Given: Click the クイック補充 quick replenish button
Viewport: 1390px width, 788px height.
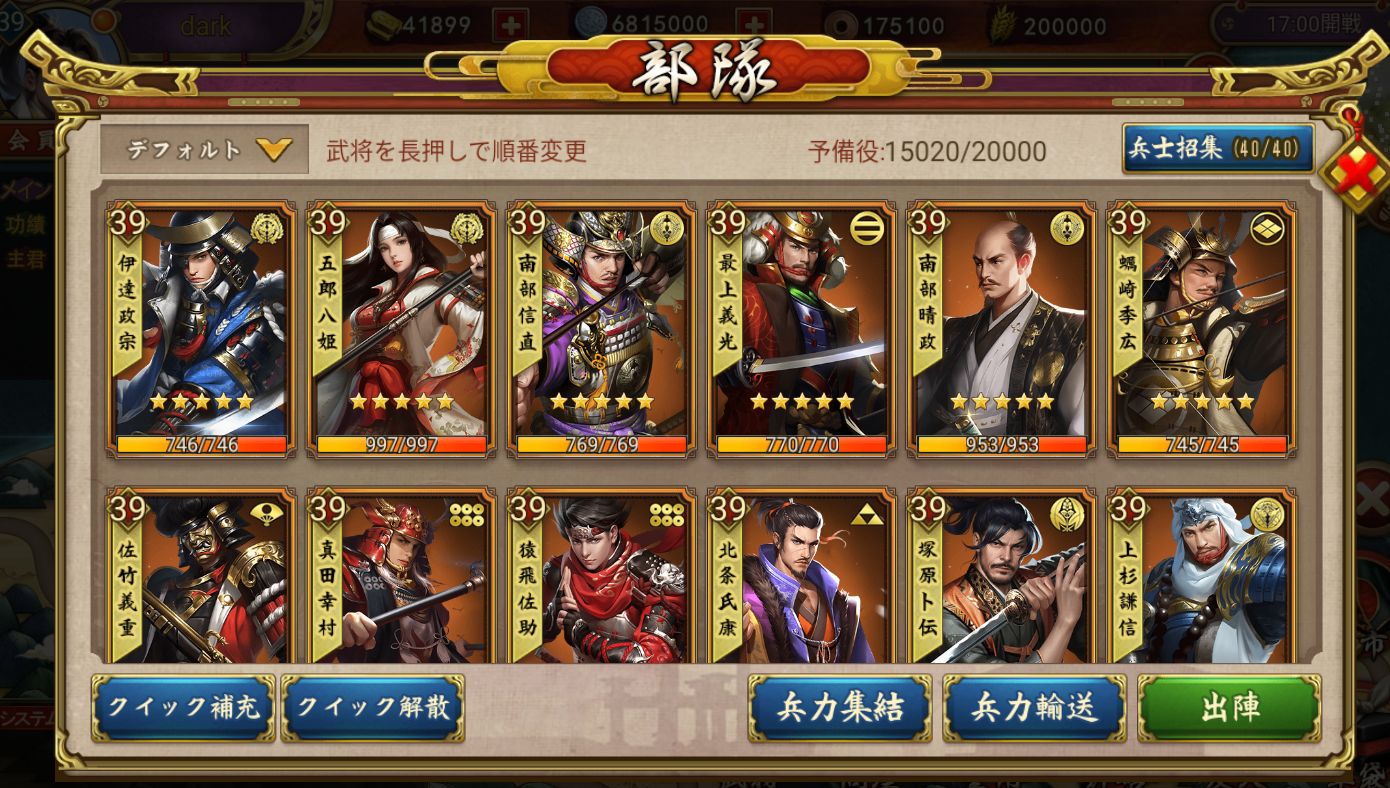Looking at the screenshot, I should pos(182,708).
